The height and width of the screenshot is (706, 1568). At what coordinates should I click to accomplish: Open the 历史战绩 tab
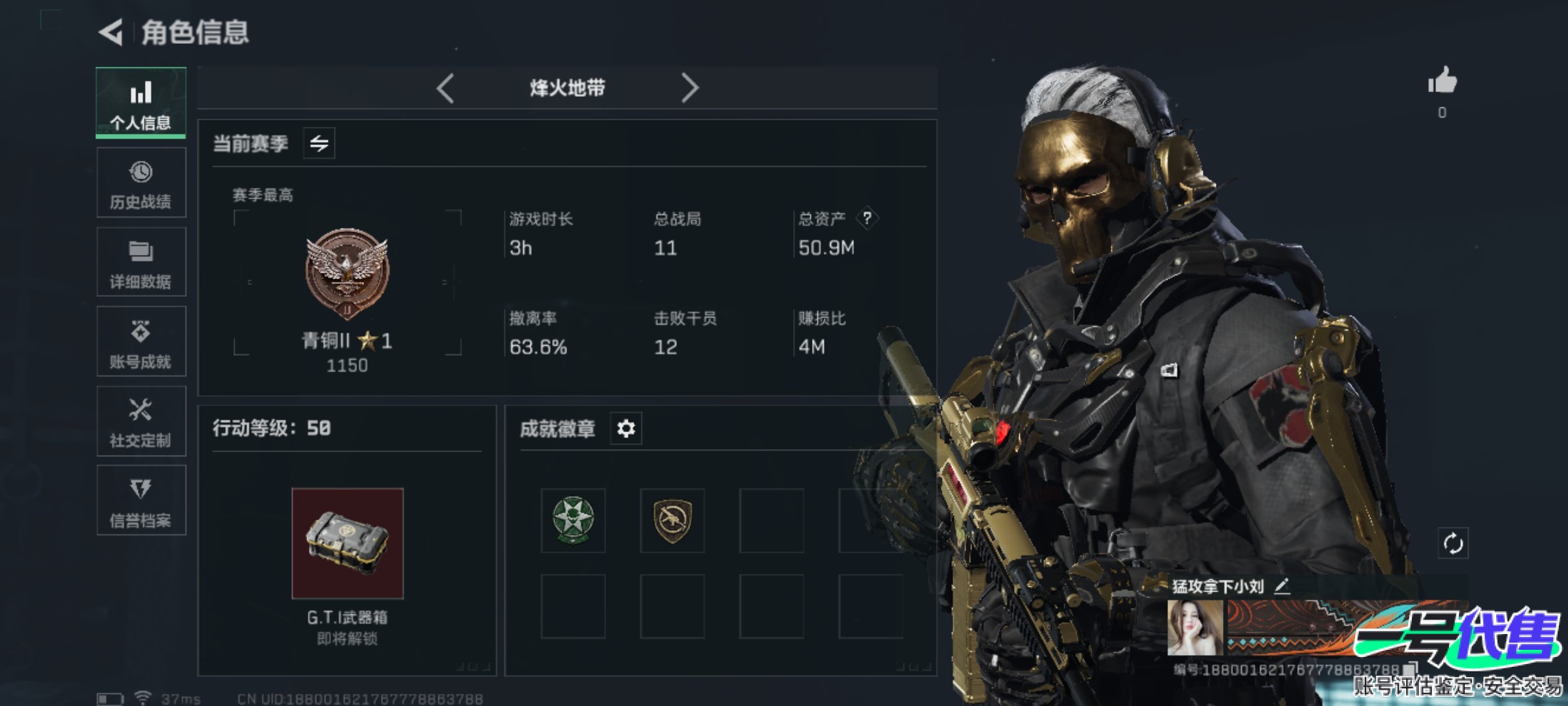[x=141, y=183]
